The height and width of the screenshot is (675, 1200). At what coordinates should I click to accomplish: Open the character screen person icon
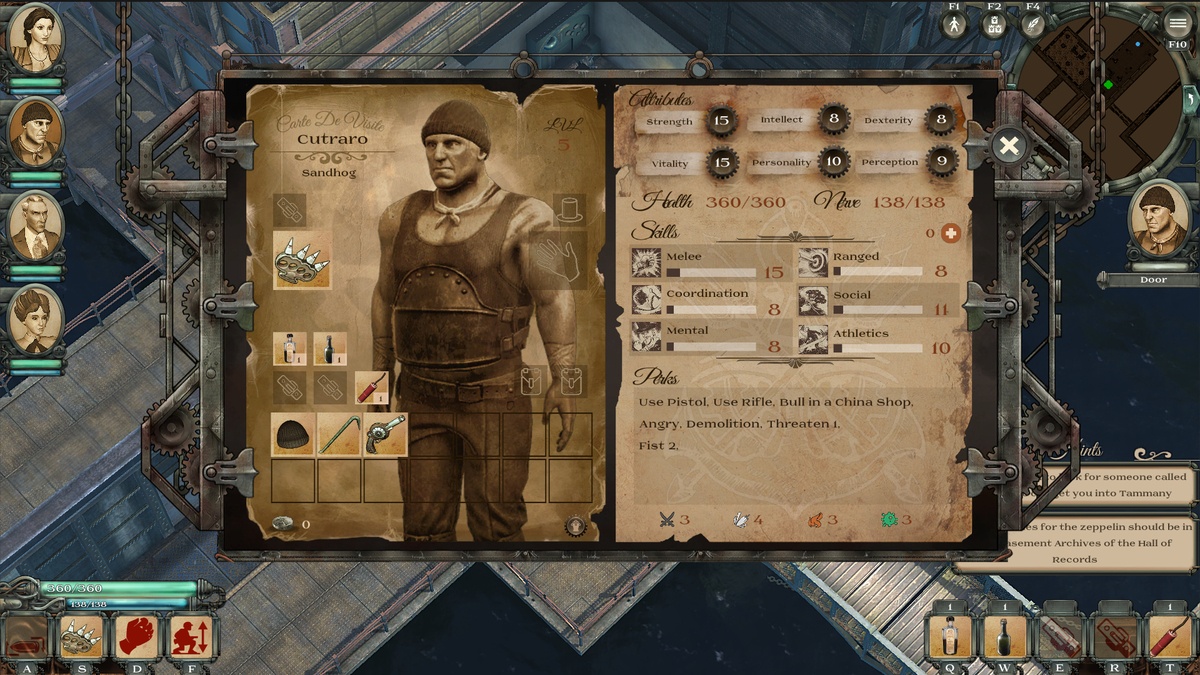[954, 25]
